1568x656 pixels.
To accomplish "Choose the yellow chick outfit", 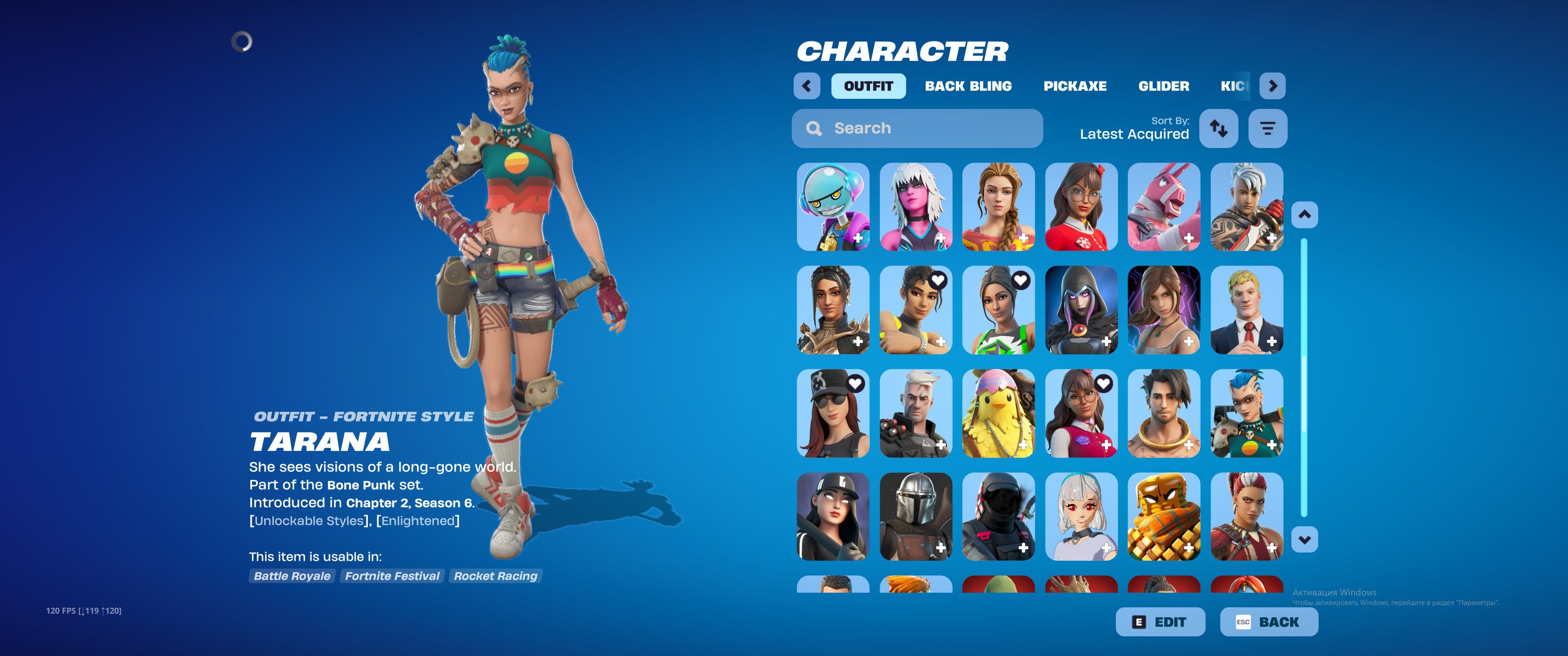I will [998, 413].
